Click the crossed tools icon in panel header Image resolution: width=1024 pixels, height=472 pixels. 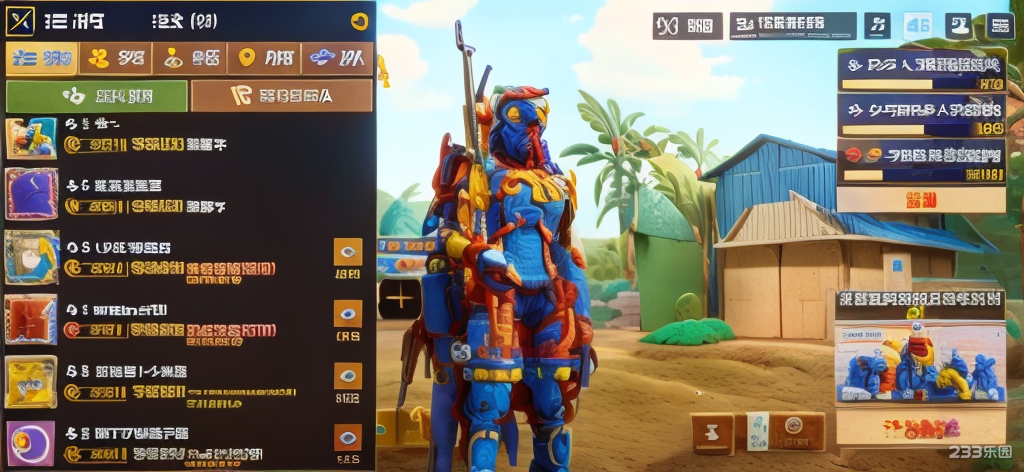point(20,20)
